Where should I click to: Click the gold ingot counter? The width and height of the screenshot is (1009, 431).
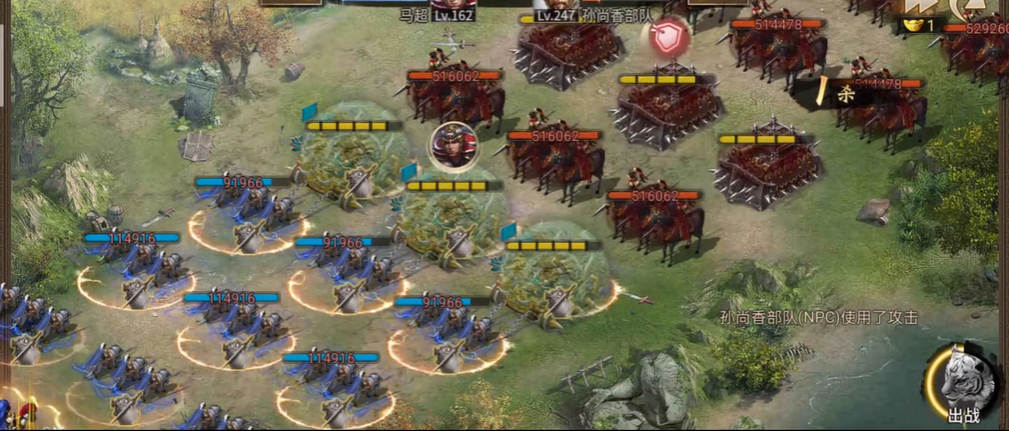tap(919, 24)
